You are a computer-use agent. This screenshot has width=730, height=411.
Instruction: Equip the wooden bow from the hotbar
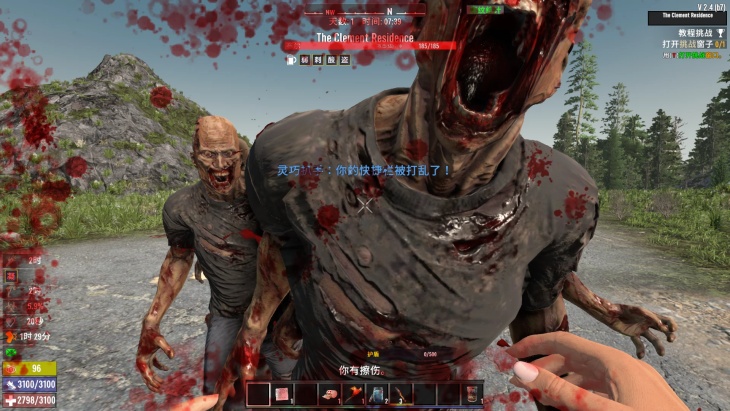tap(400, 394)
